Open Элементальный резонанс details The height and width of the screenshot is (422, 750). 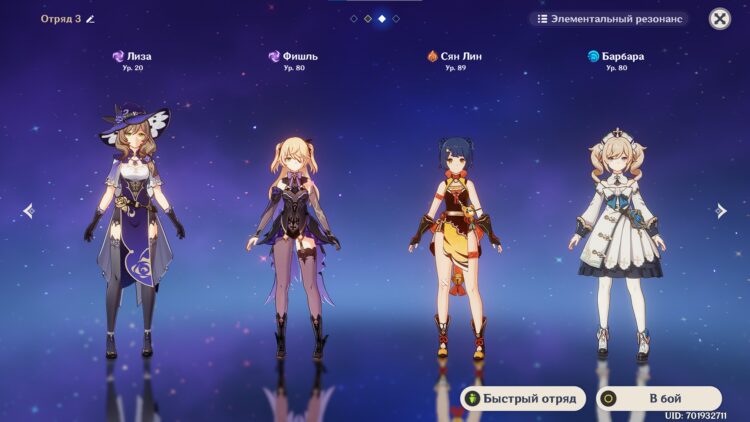(x=609, y=19)
